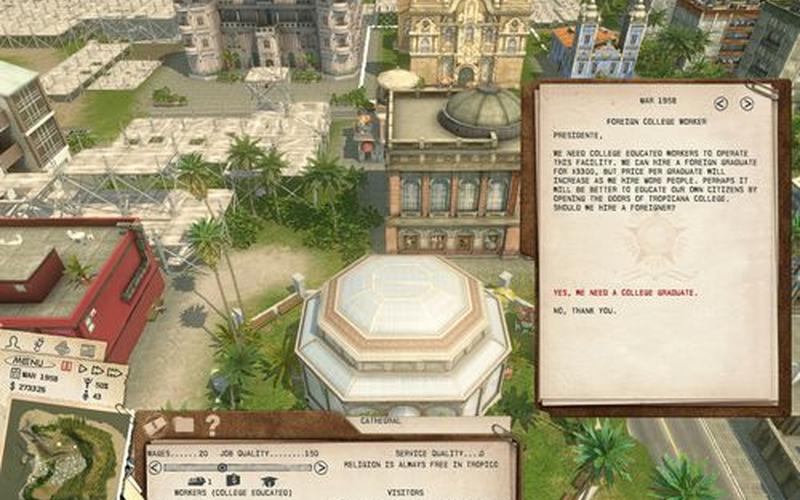Open the folder icon on building panel
The height and width of the screenshot is (500, 800).
[x=183, y=425]
